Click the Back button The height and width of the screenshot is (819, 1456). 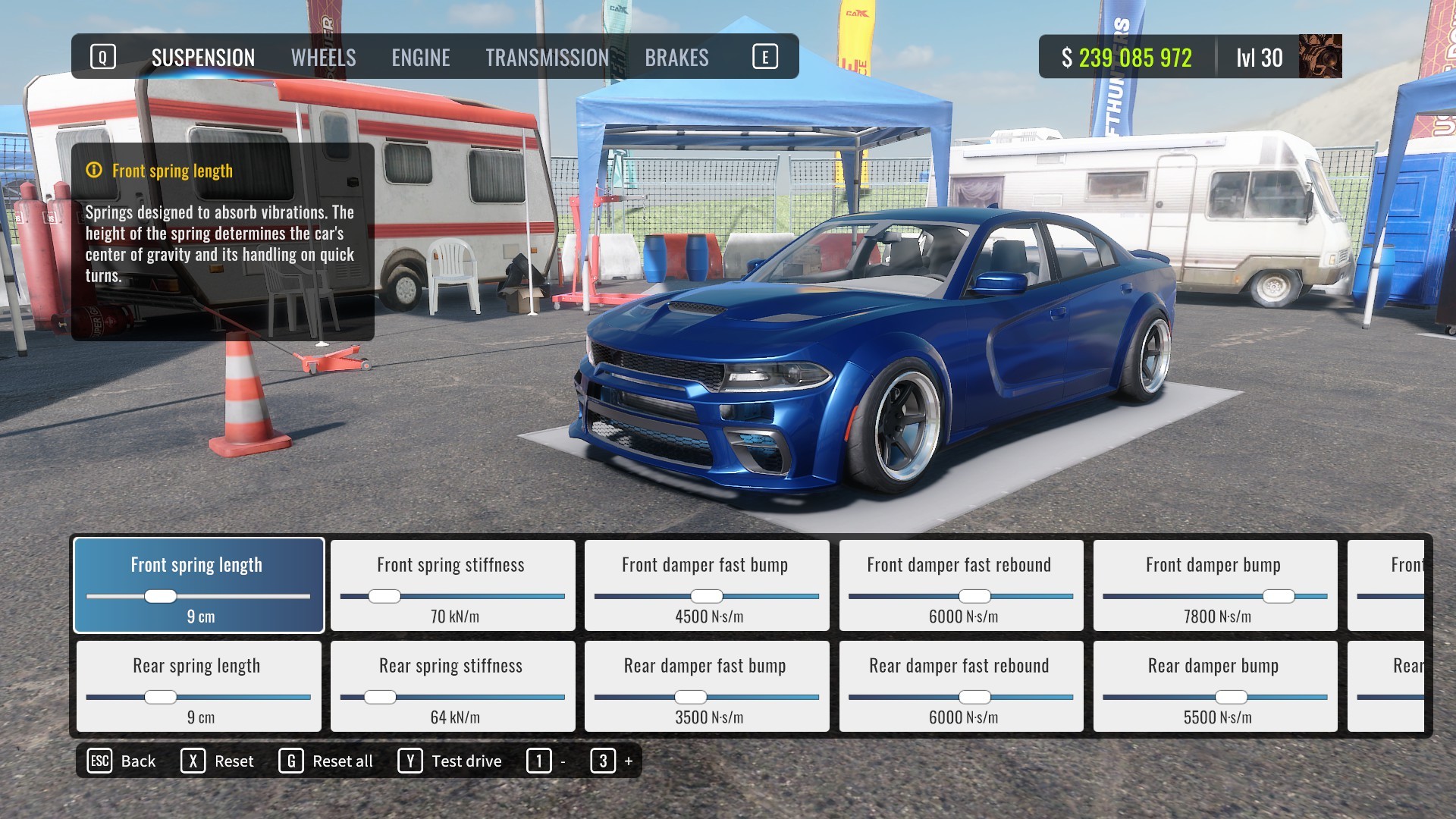click(x=137, y=761)
